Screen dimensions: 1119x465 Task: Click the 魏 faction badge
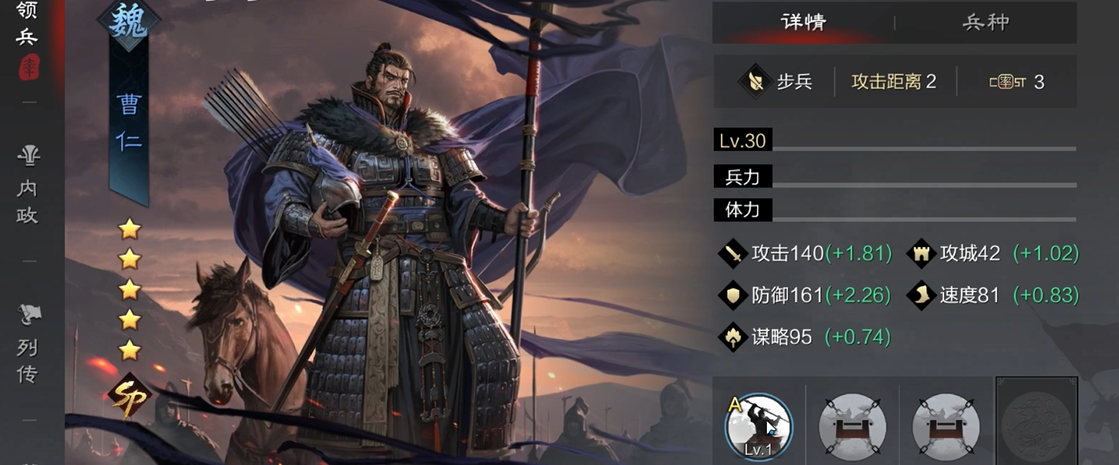pyautogui.click(x=127, y=22)
